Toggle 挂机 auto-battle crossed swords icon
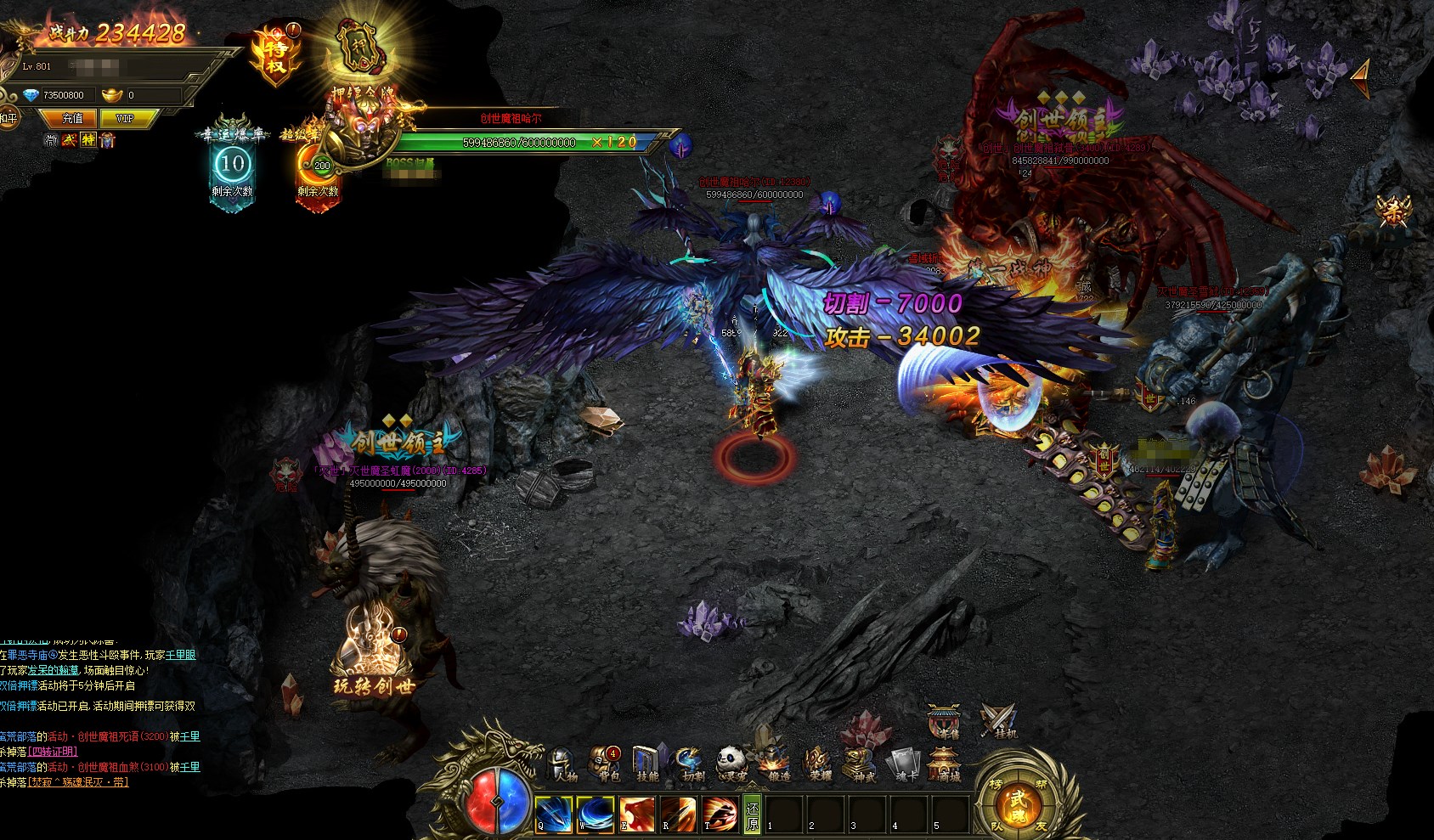This screenshot has height=840, width=1434. tap(997, 721)
